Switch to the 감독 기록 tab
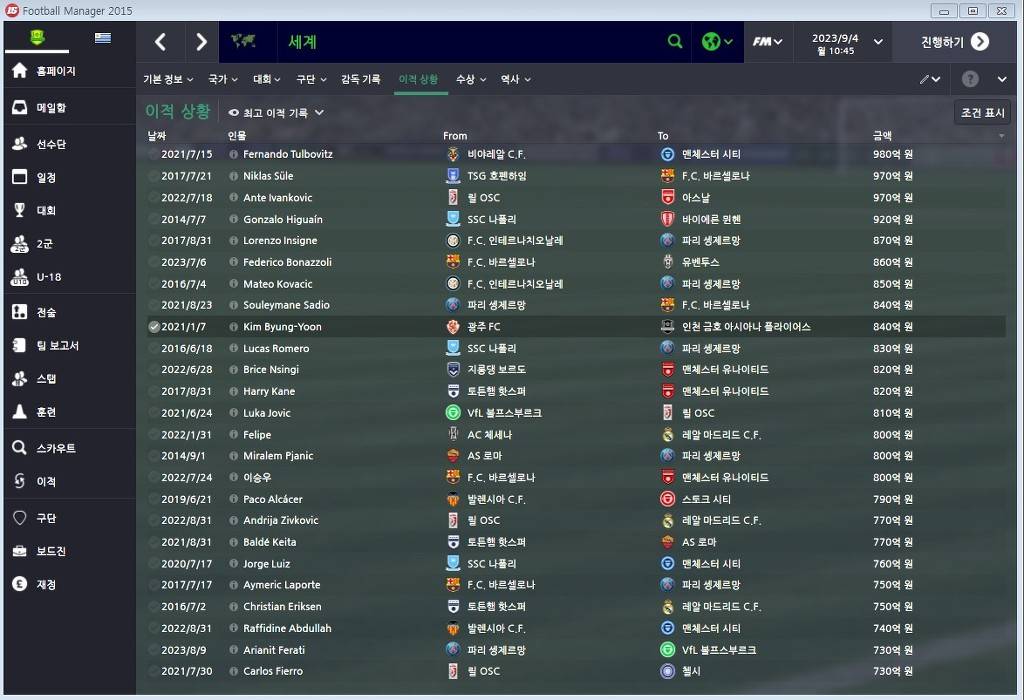 360,79
